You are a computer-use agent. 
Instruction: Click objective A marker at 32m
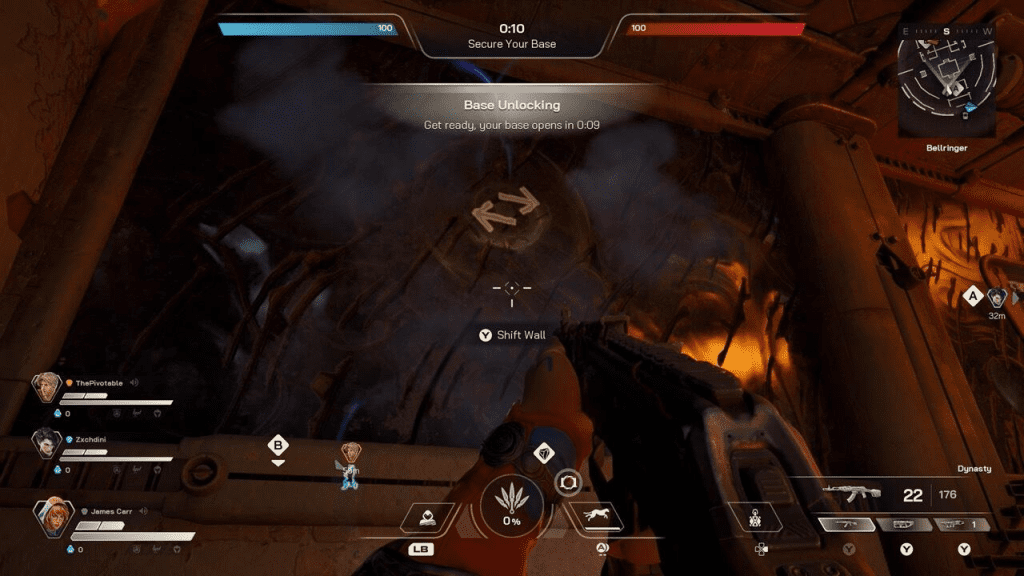click(x=971, y=296)
